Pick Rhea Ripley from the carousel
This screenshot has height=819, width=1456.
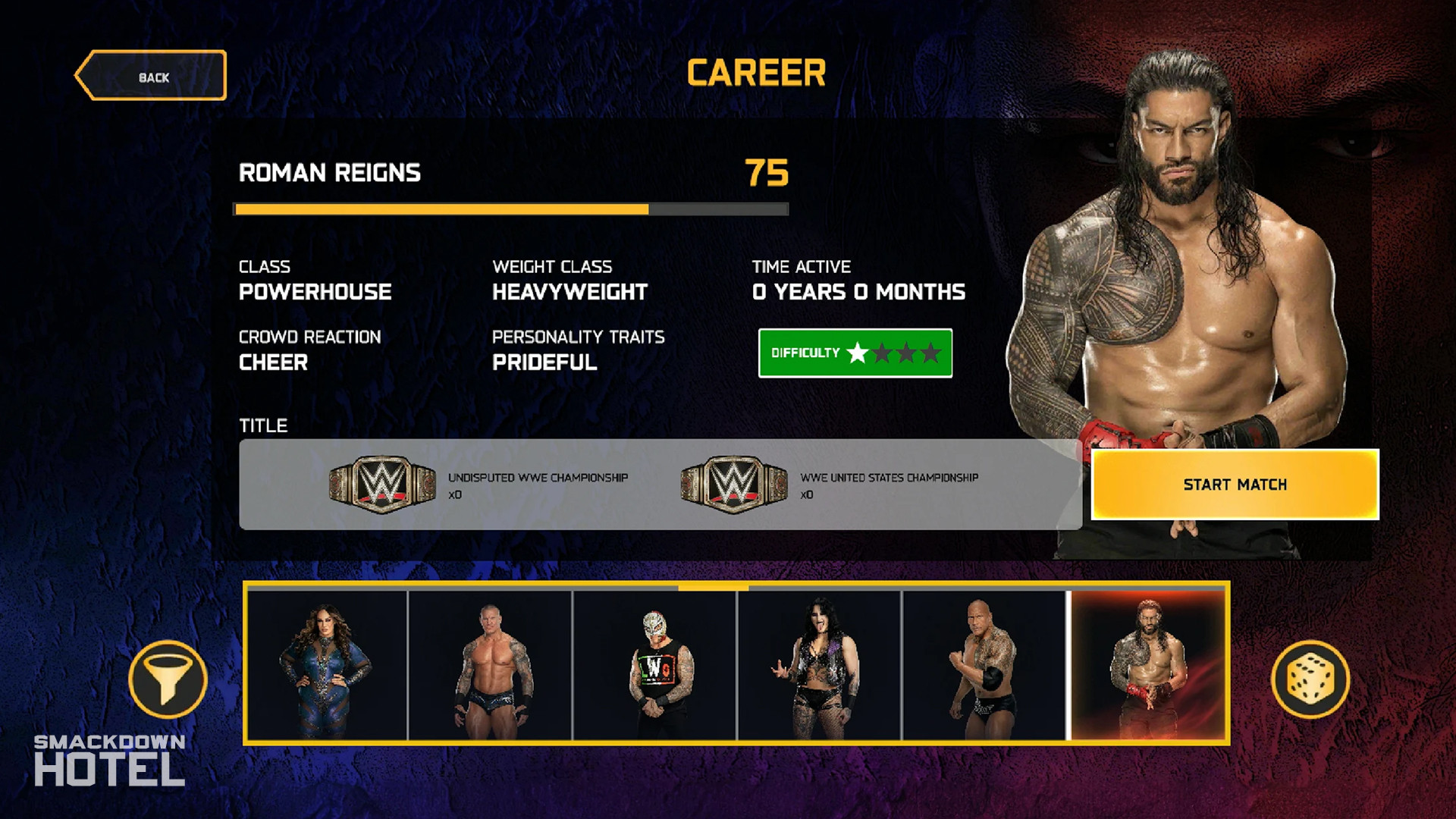pyautogui.click(x=819, y=665)
